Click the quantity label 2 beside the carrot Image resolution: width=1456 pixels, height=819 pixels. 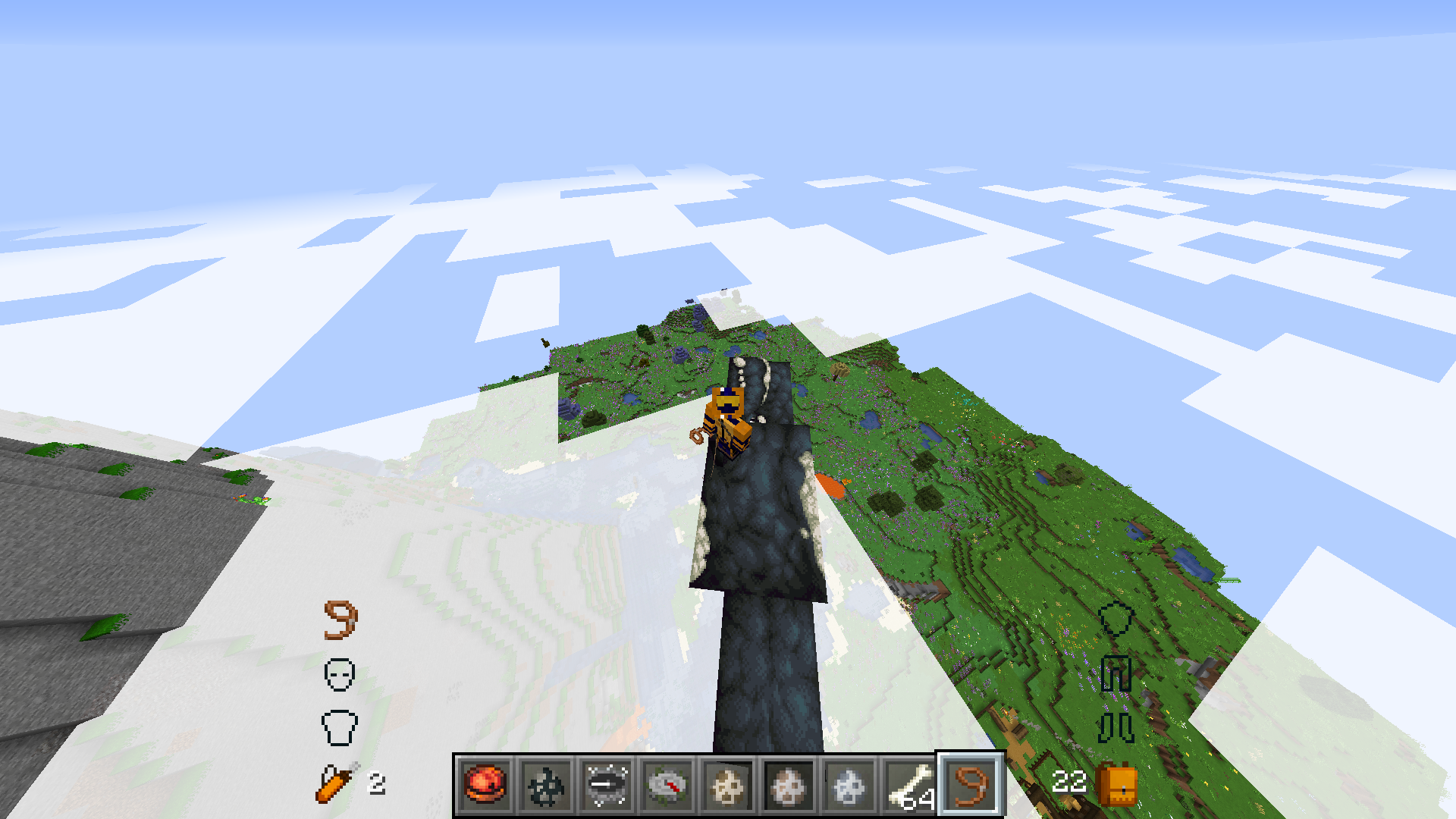click(x=377, y=783)
